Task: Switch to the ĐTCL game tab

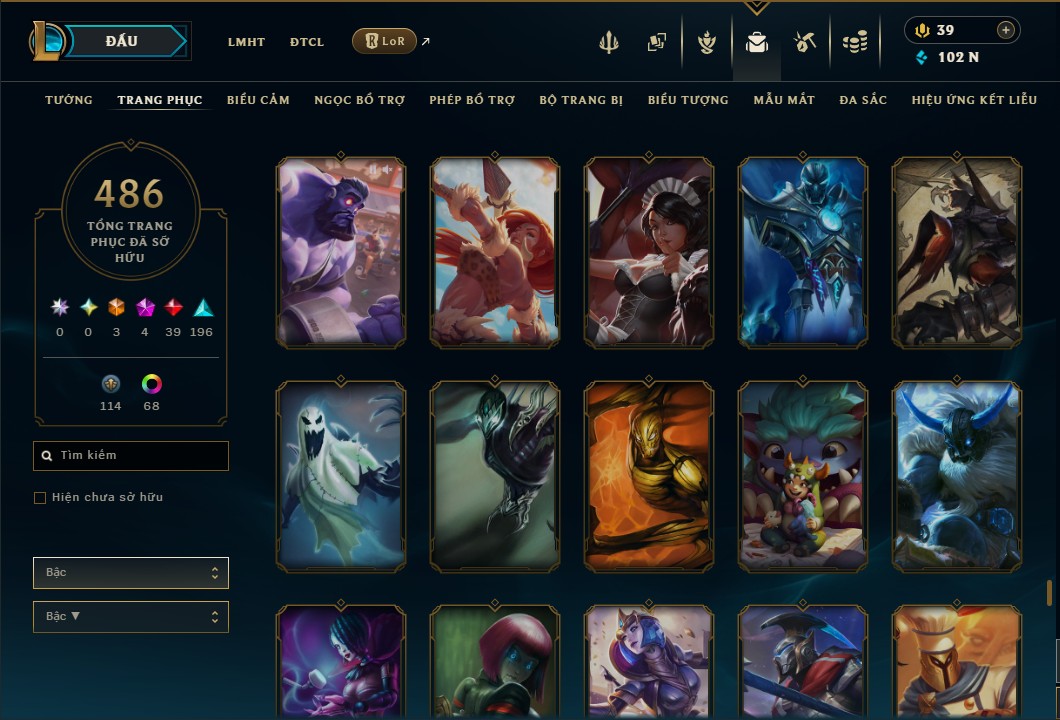Action: [306, 42]
